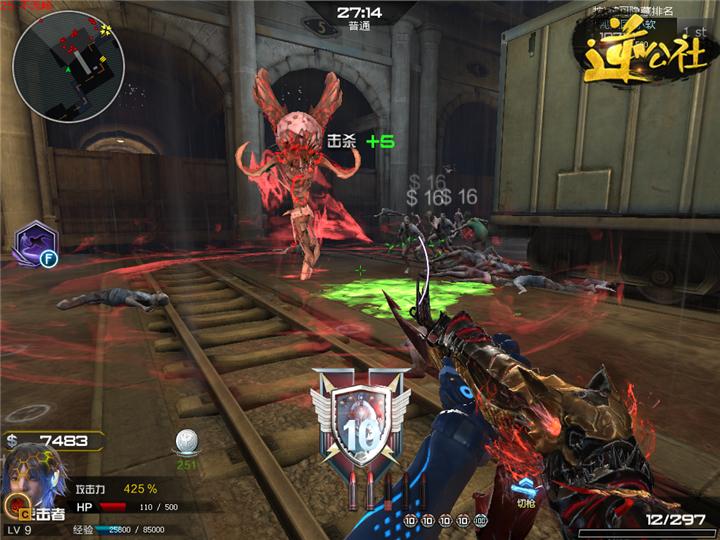720x540 pixels.
Task: Click the red class skill orb
Action: pyautogui.click(x=15, y=503)
